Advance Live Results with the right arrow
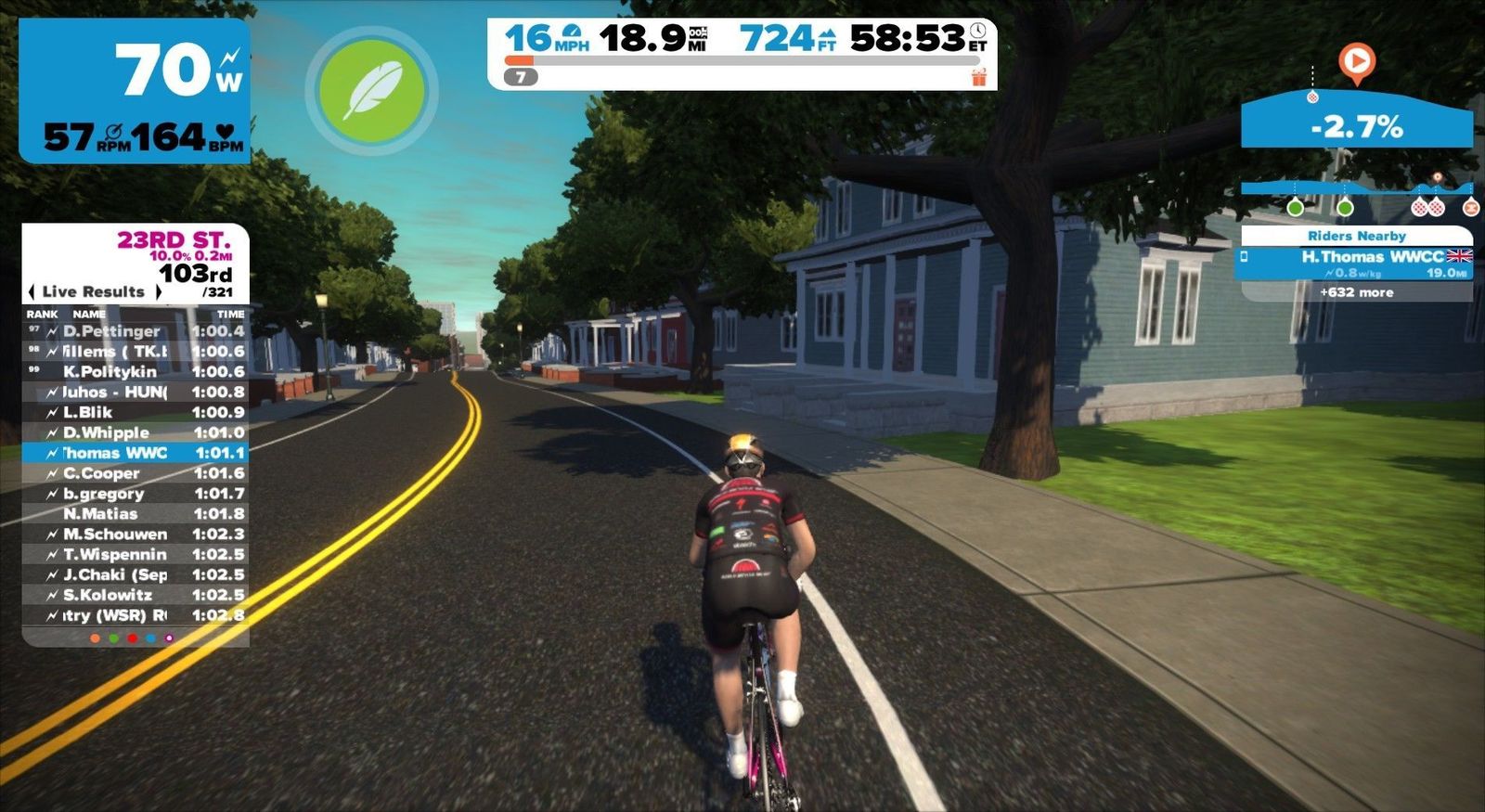Image resolution: width=1485 pixels, height=812 pixels. point(158,291)
